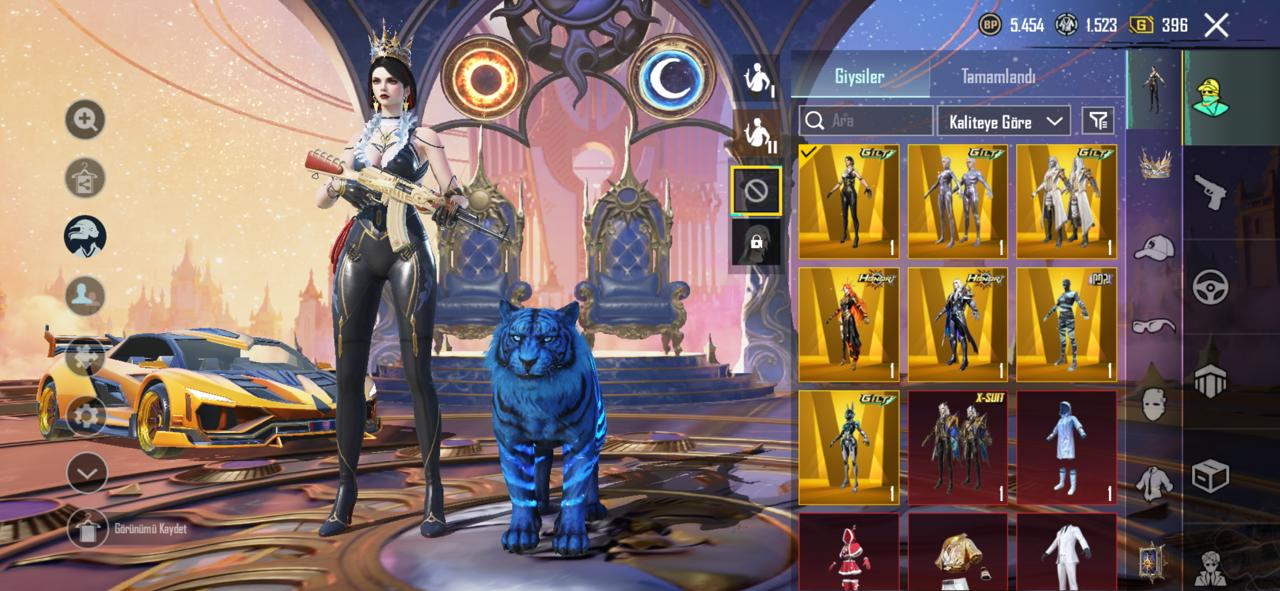
Task: Pick the red-haired Honor outfit
Action: [x=848, y=324]
